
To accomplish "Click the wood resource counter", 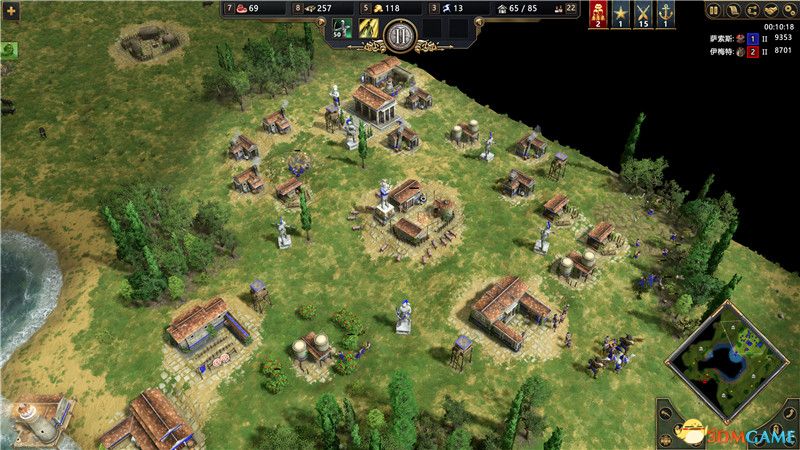I will point(322,8).
